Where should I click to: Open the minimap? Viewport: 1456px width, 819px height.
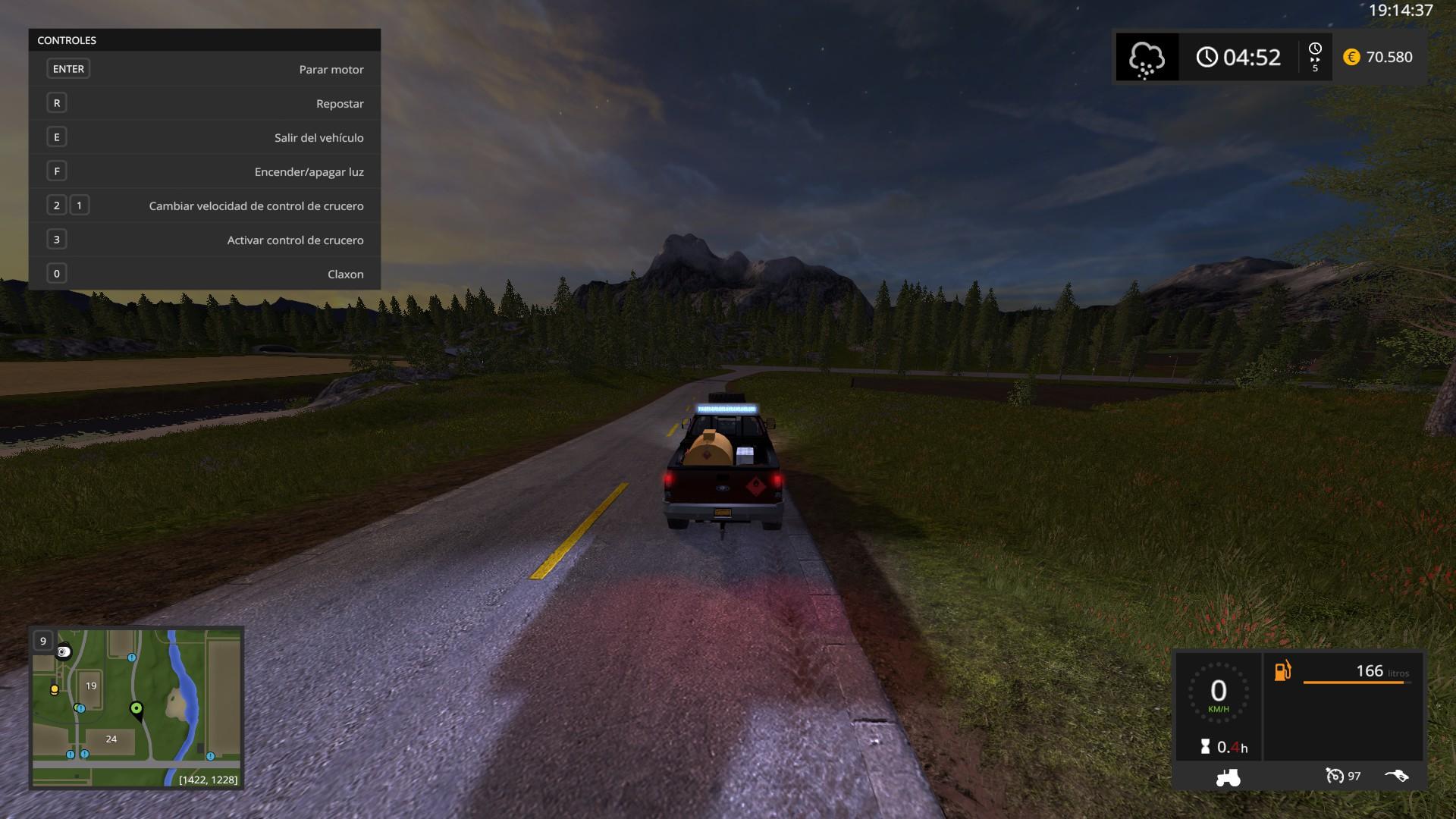(136, 707)
